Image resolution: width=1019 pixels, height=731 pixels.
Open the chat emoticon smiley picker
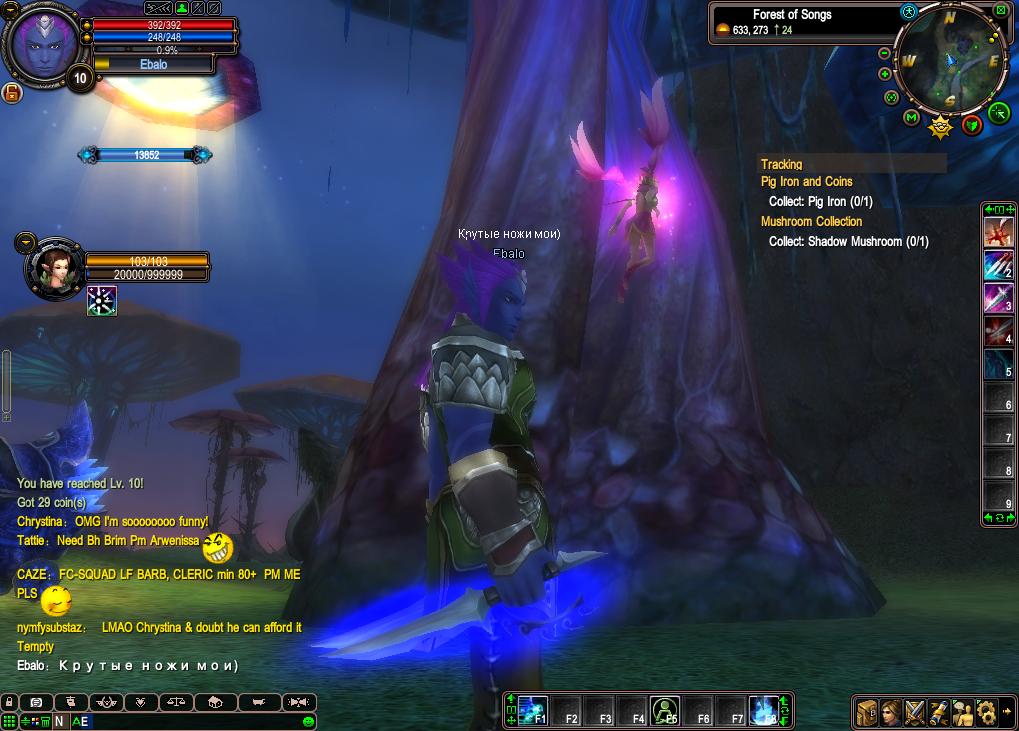coord(308,721)
